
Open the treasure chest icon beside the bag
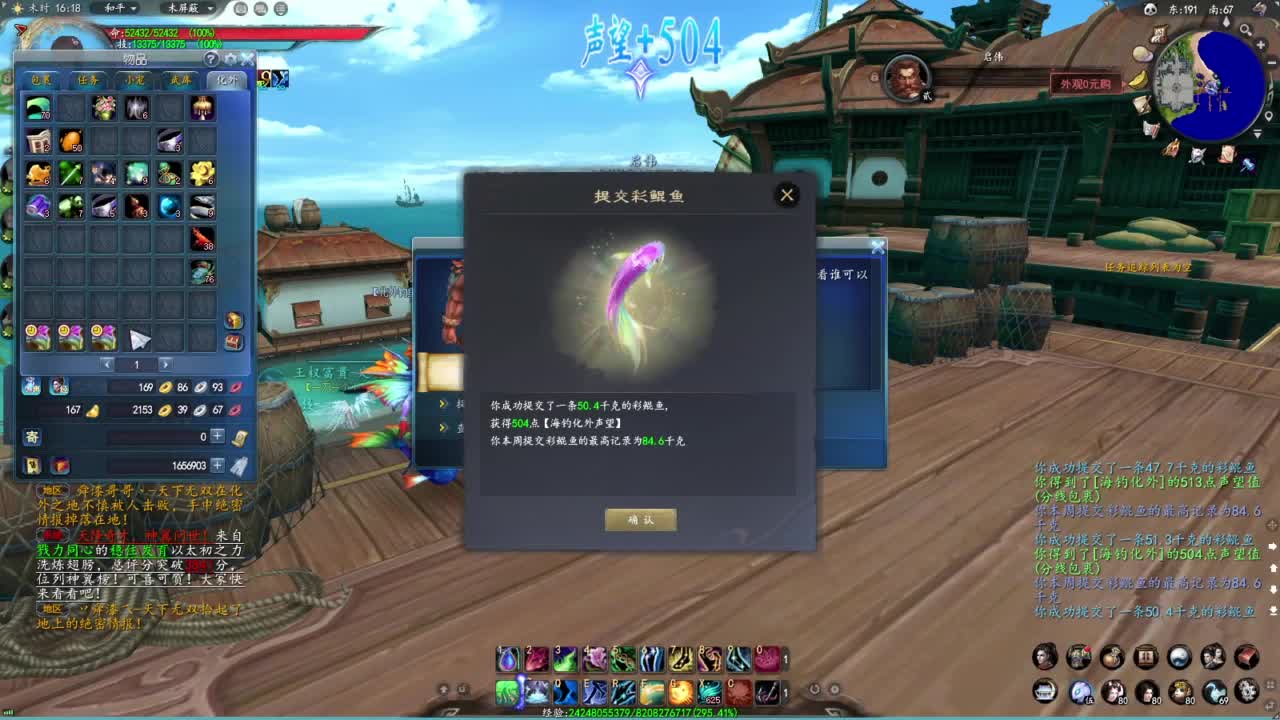pos(234,340)
